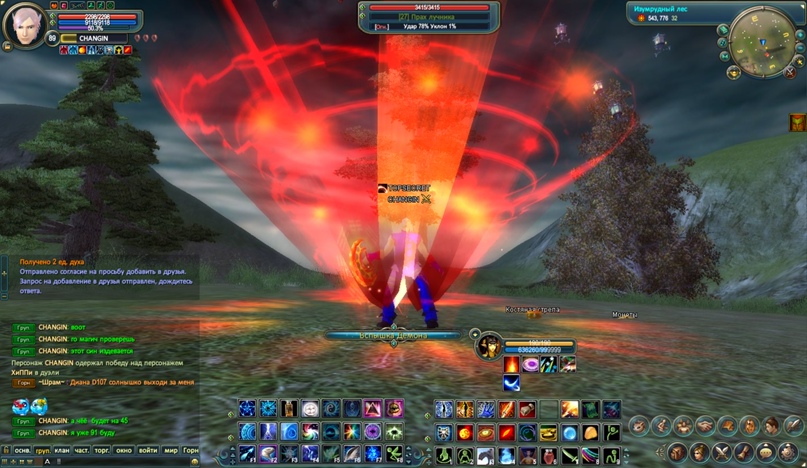Switch to the 'войти' chat tab

coord(149,451)
